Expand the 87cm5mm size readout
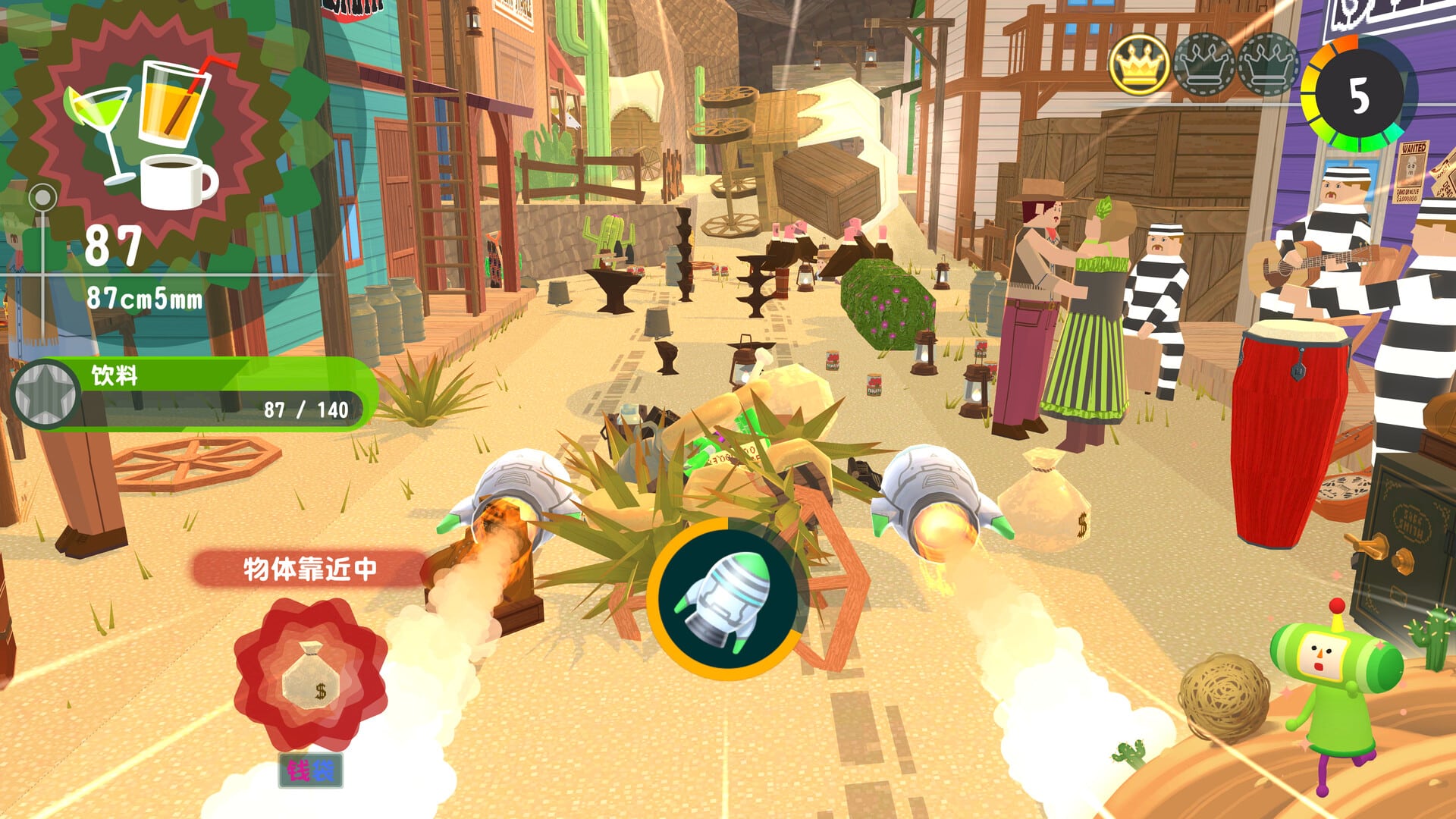 144,299
